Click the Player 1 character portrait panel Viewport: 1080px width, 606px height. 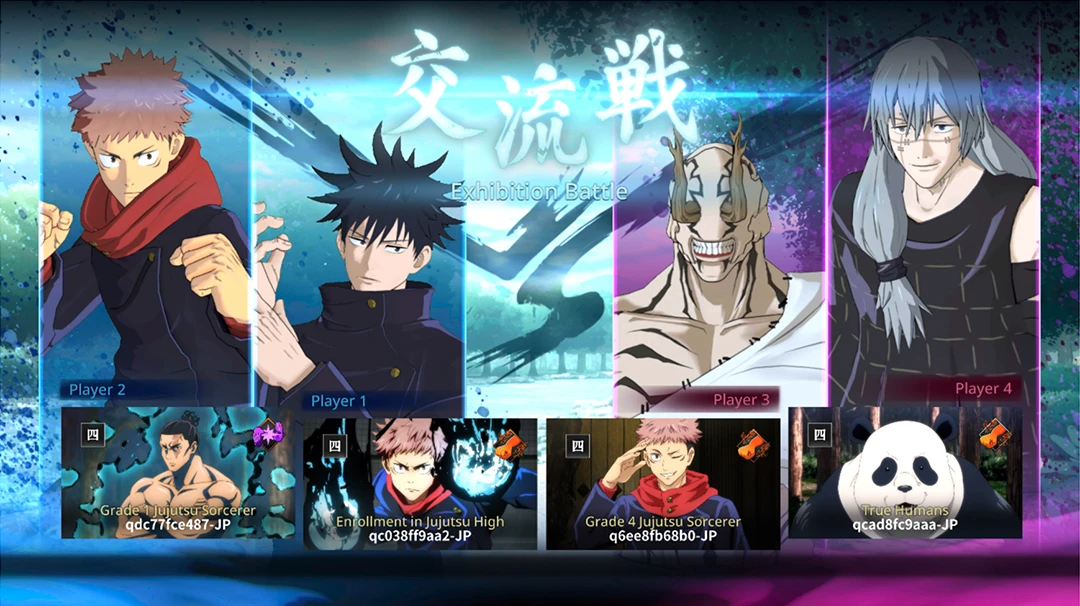pyautogui.click(x=360, y=280)
